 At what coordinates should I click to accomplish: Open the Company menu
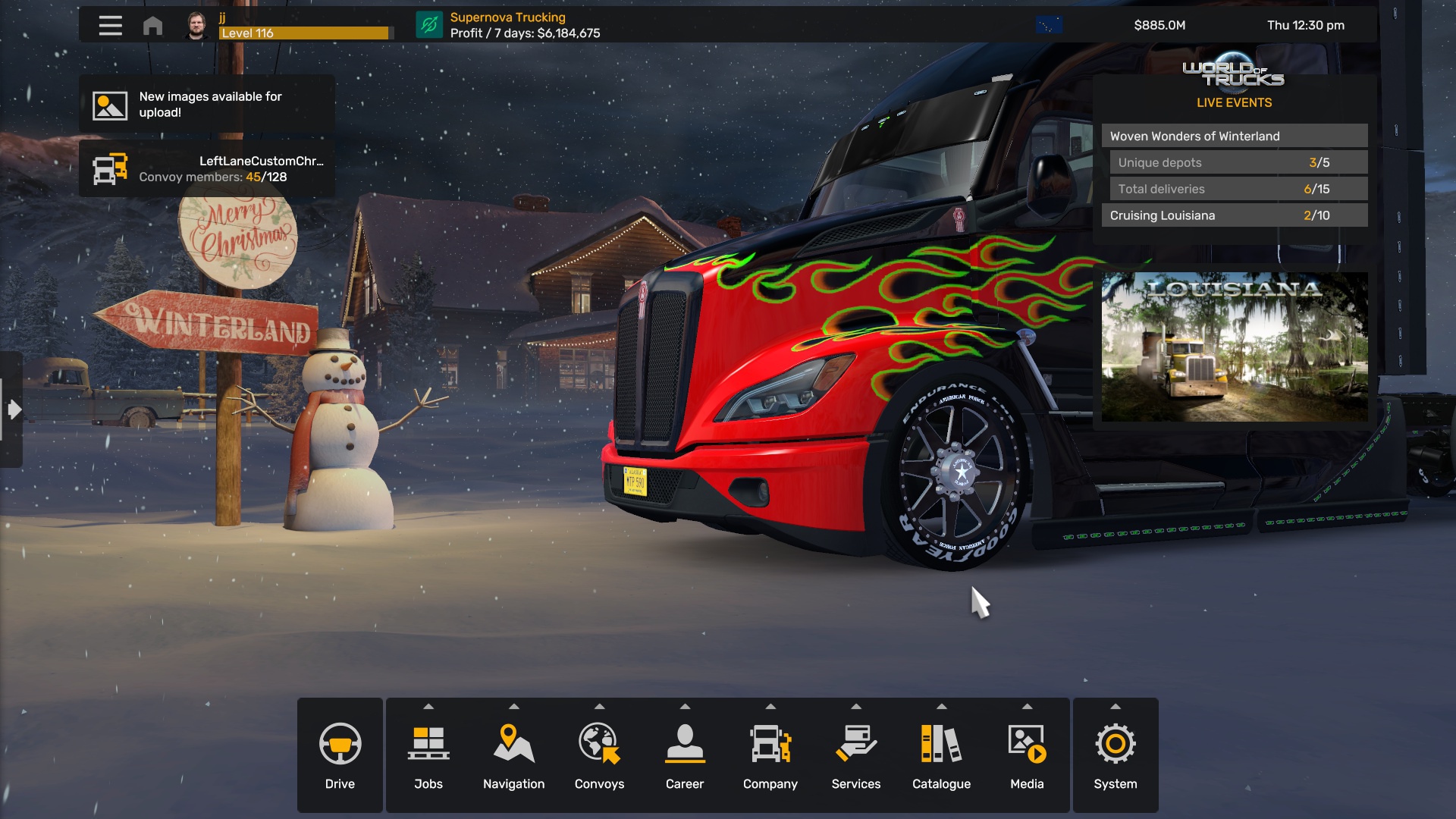click(770, 755)
